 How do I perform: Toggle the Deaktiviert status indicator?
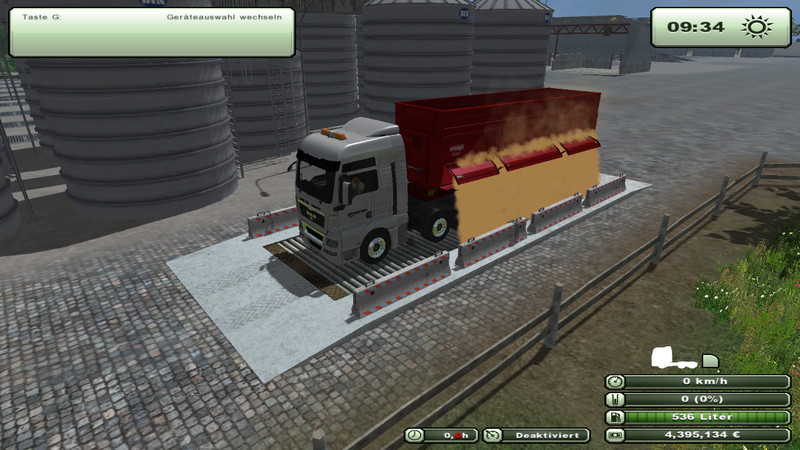click(536, 435)
